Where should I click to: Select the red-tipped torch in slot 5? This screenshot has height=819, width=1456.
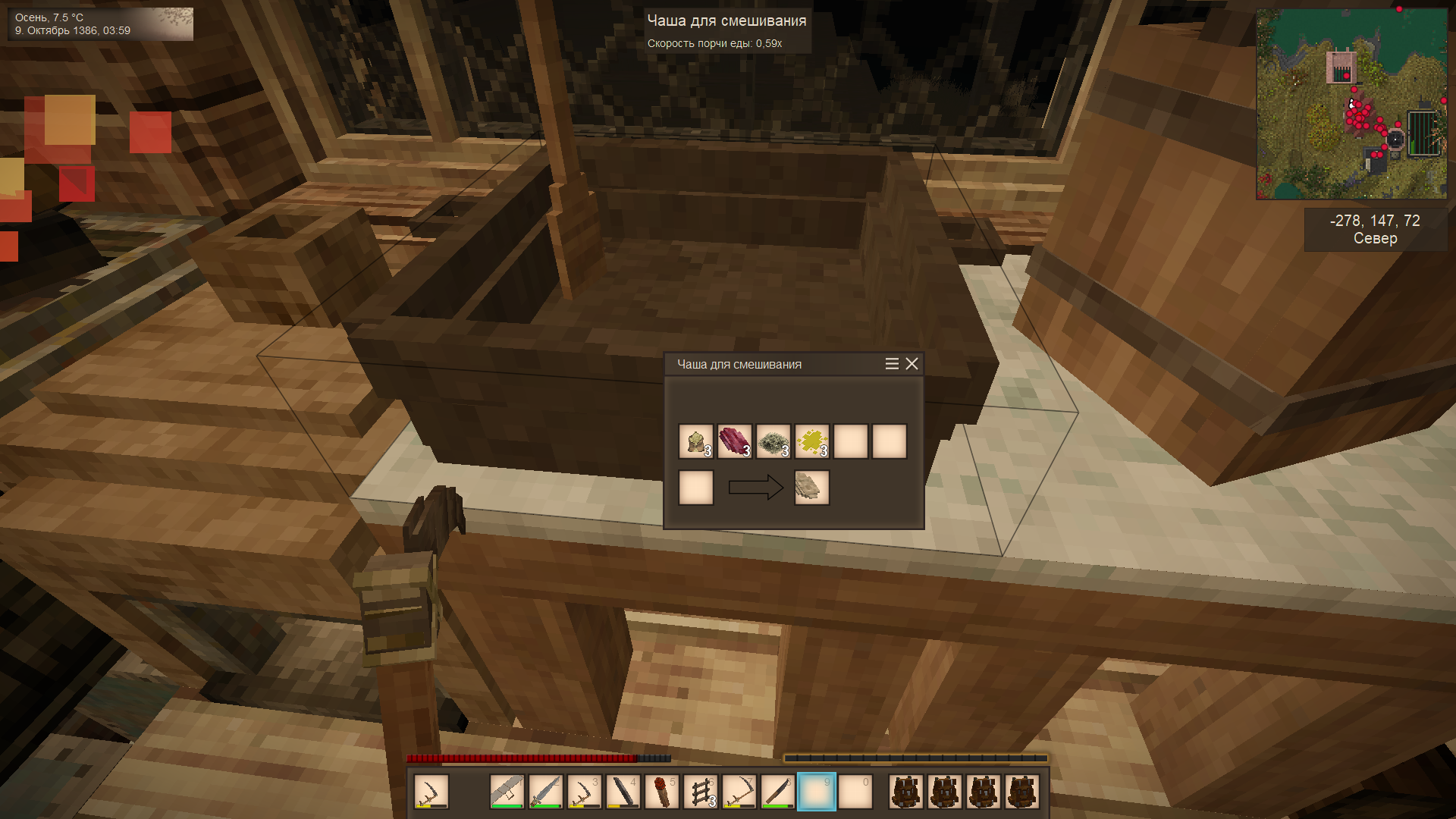click(662, 792)
